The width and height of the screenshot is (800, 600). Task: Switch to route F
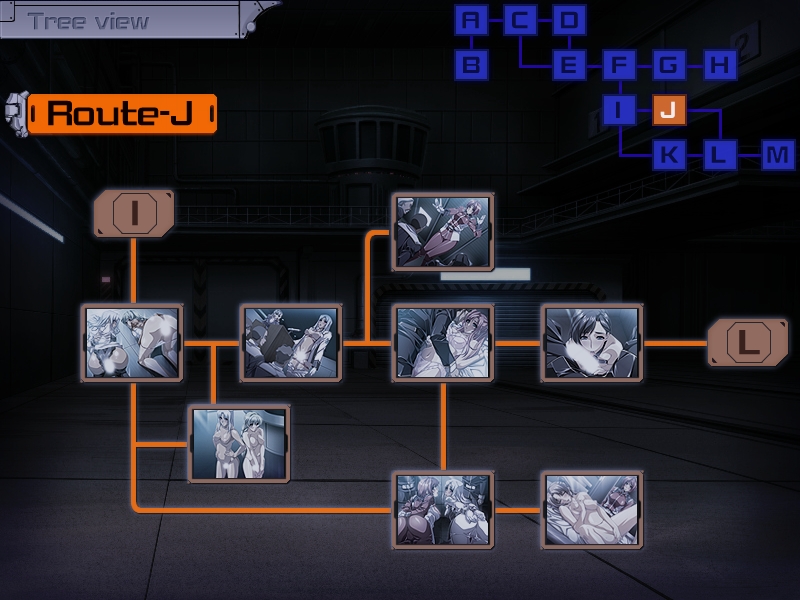coord(619,66)
